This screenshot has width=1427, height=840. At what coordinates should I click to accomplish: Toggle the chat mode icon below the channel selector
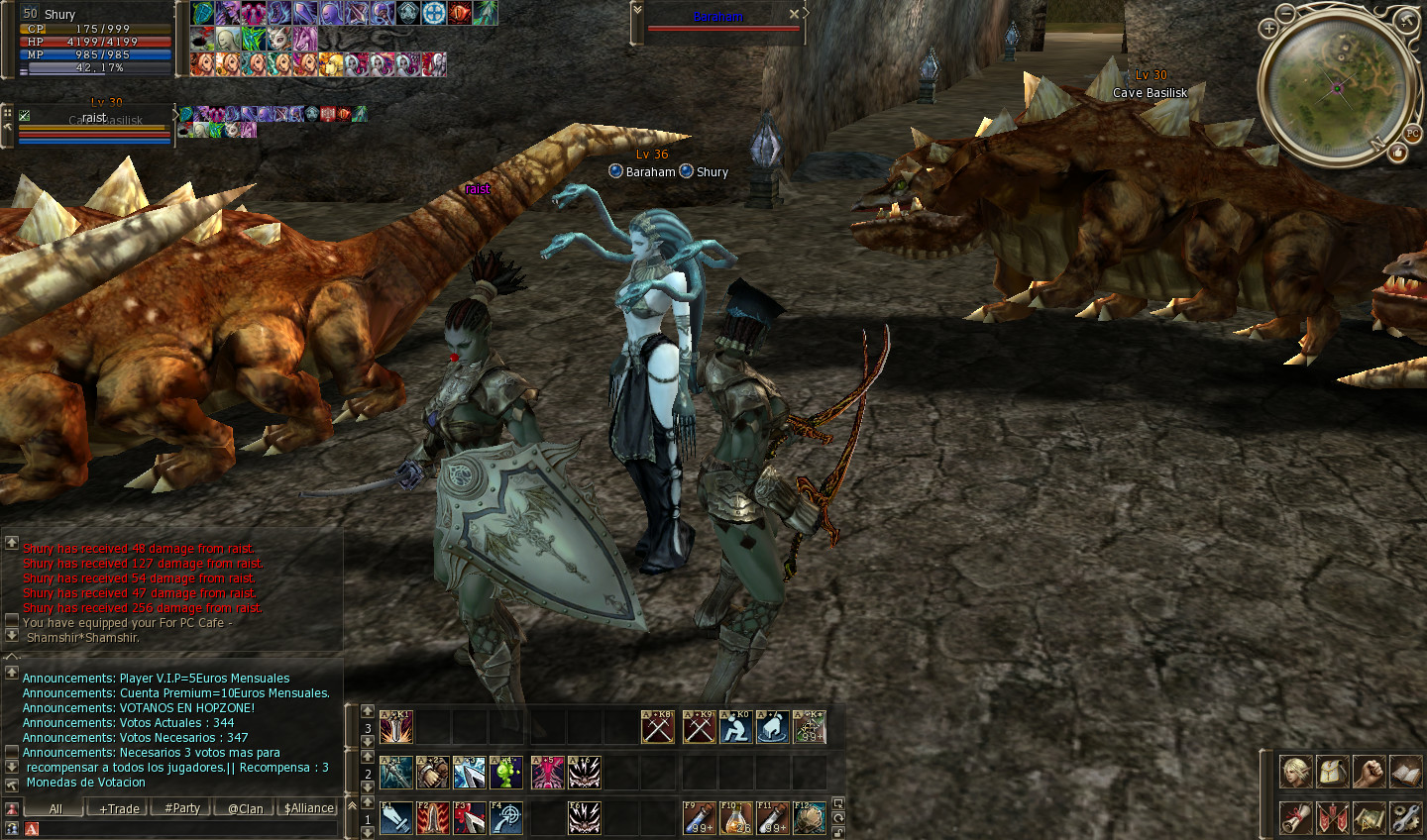point(13,828)
